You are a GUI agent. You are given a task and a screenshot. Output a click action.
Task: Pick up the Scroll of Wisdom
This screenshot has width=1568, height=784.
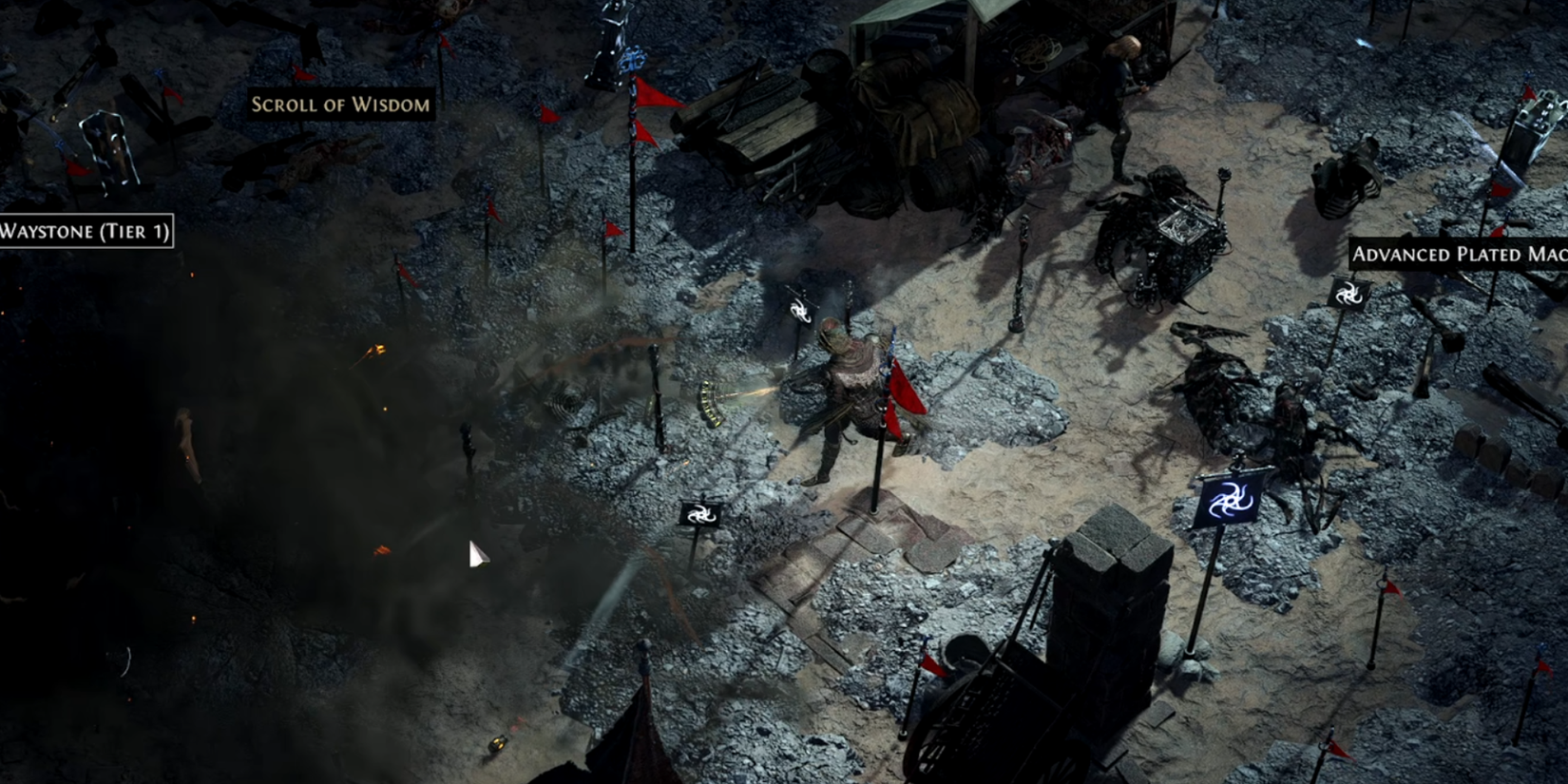point(338,105)
